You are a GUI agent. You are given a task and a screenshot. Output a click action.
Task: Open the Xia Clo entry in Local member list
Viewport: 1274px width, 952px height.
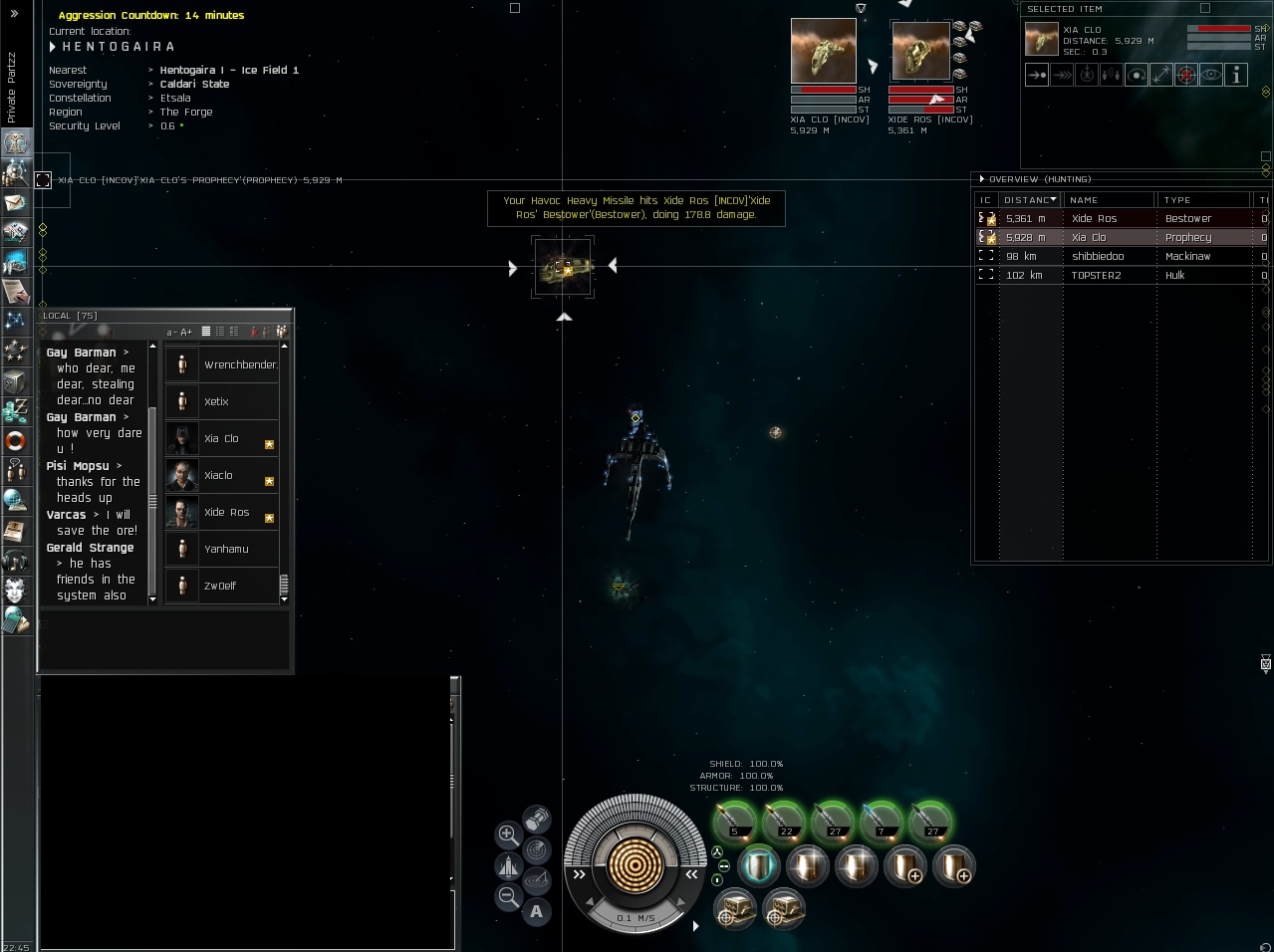pyautogui.click(x=221, y=438)
